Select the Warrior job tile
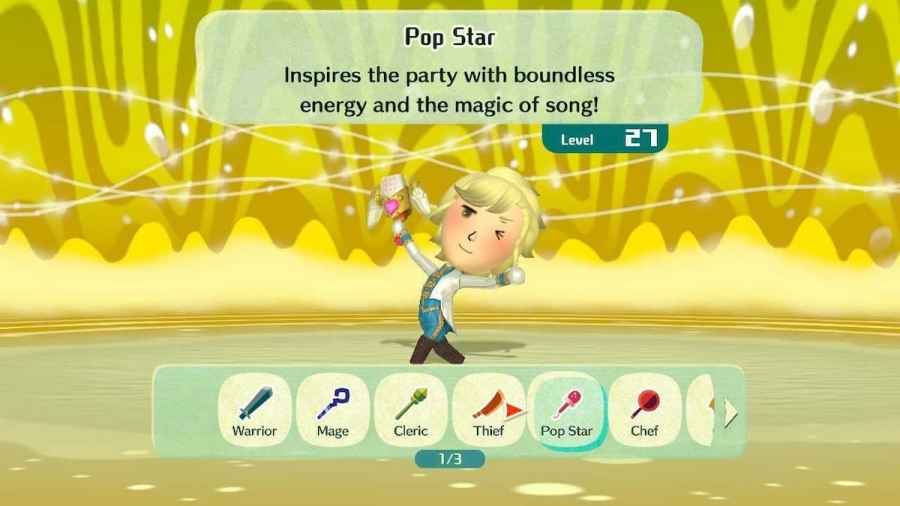900x506 pixels. coord(254,410)
